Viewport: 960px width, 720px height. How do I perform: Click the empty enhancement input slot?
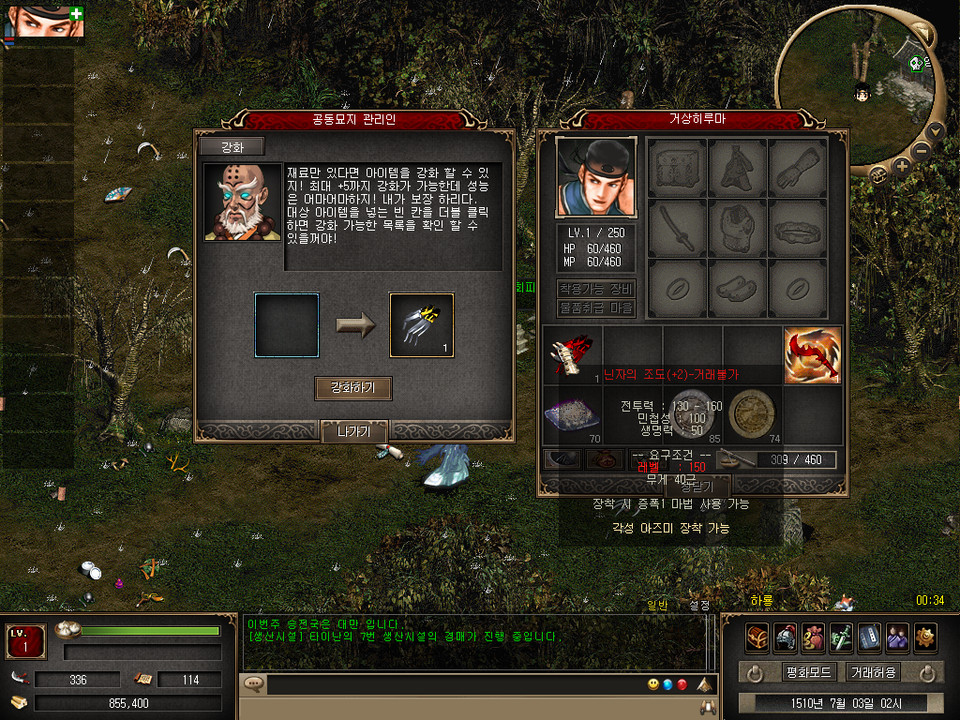click(x=287, y=325)
